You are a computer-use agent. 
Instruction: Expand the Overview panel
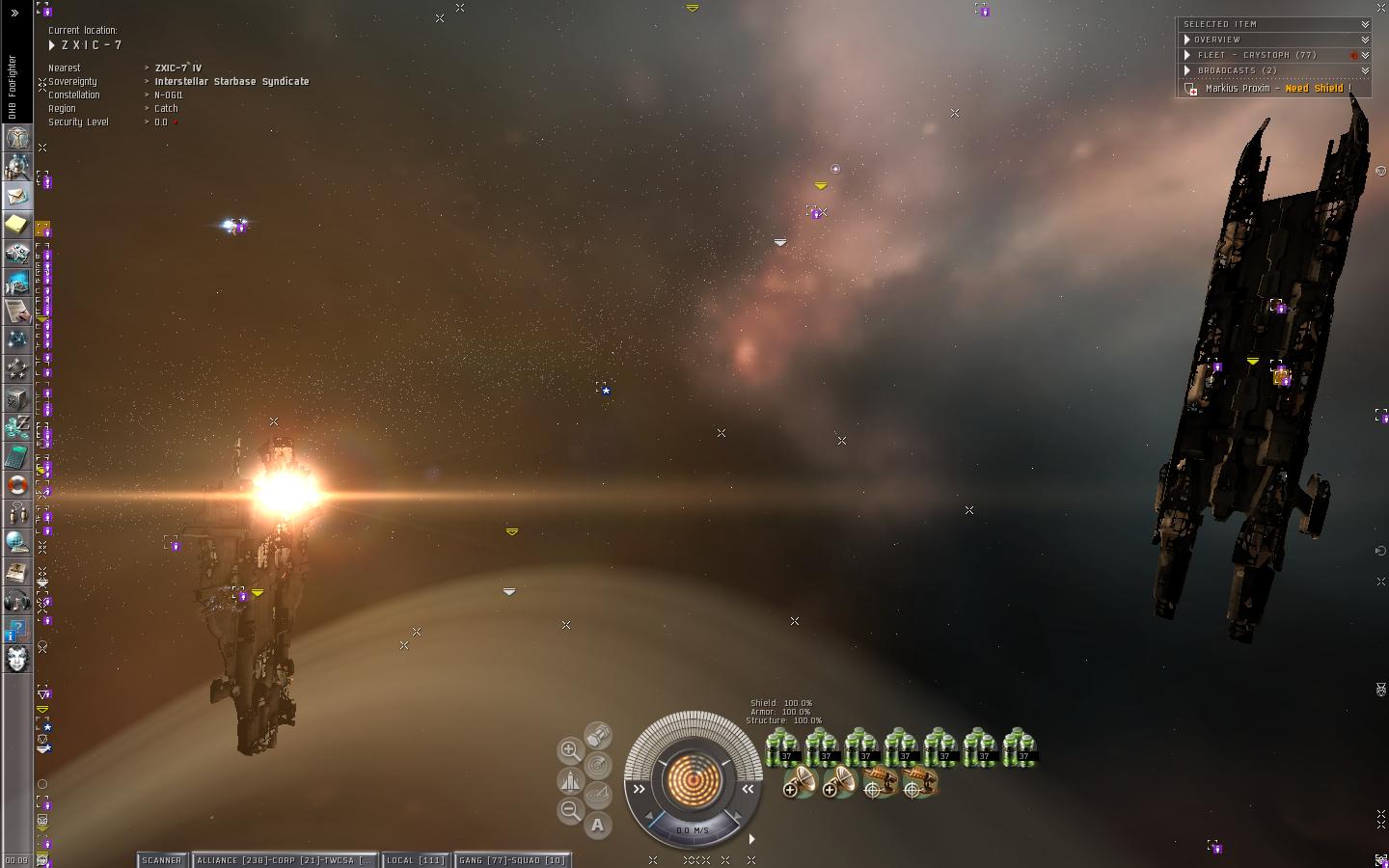1187,40
